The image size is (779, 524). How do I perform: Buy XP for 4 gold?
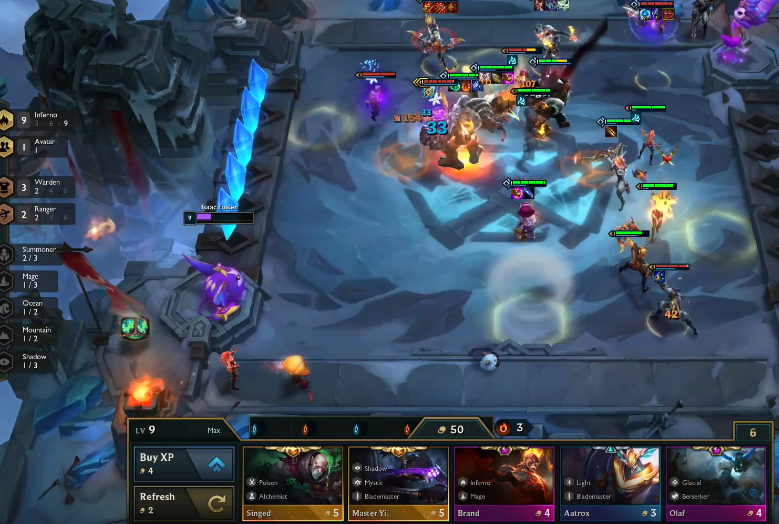[184, 464]
